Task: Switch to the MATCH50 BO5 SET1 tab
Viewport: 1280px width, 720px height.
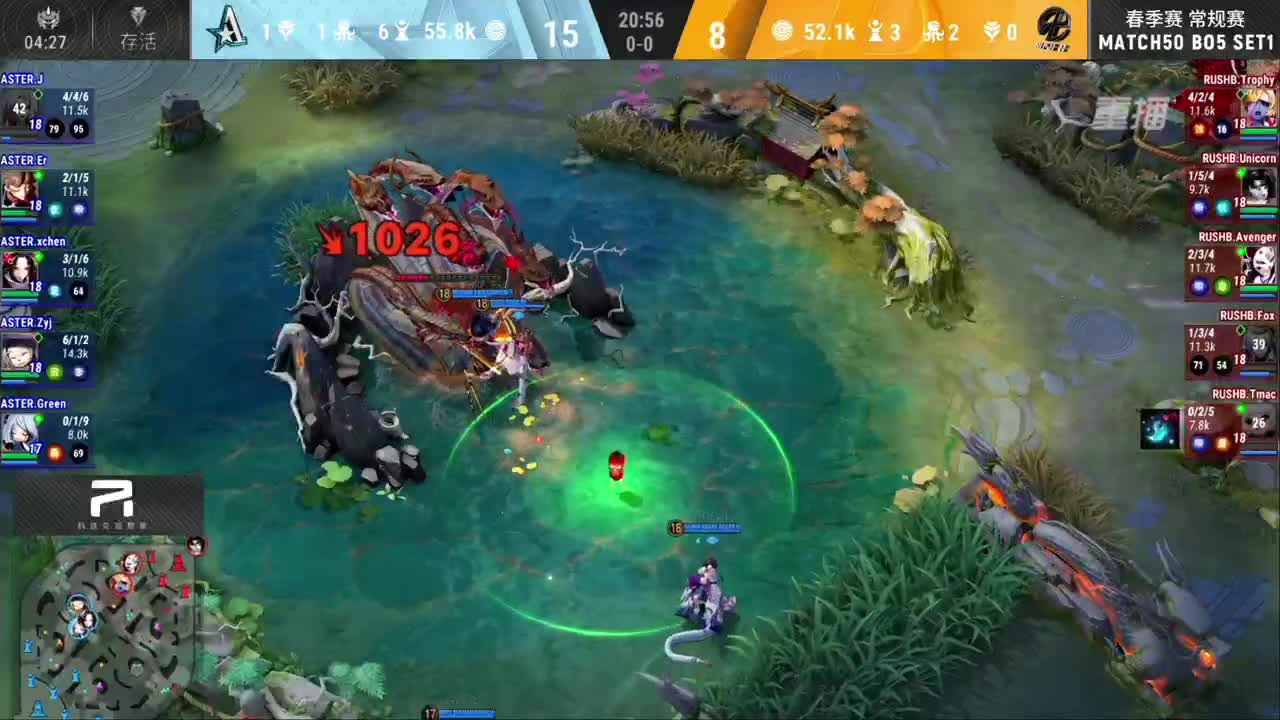Action: tap(1185, 43)
